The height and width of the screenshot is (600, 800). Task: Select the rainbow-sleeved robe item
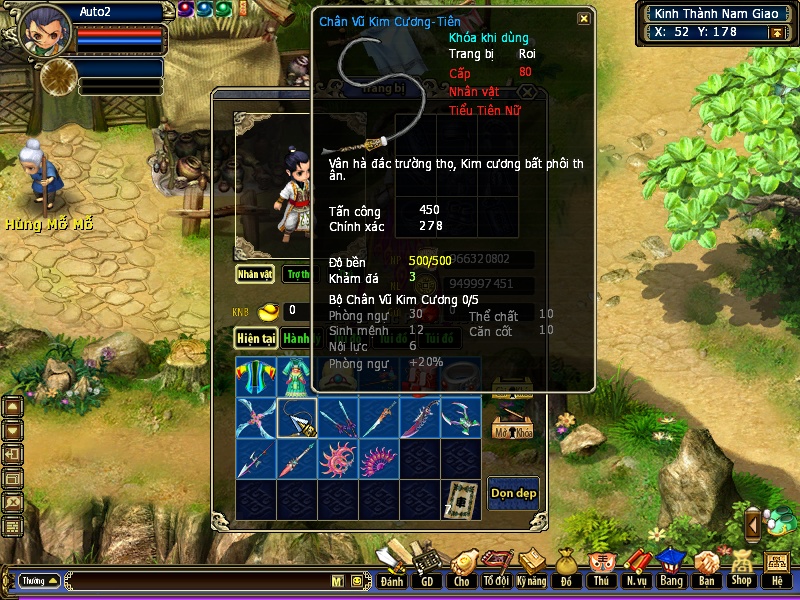coord(256,377)
